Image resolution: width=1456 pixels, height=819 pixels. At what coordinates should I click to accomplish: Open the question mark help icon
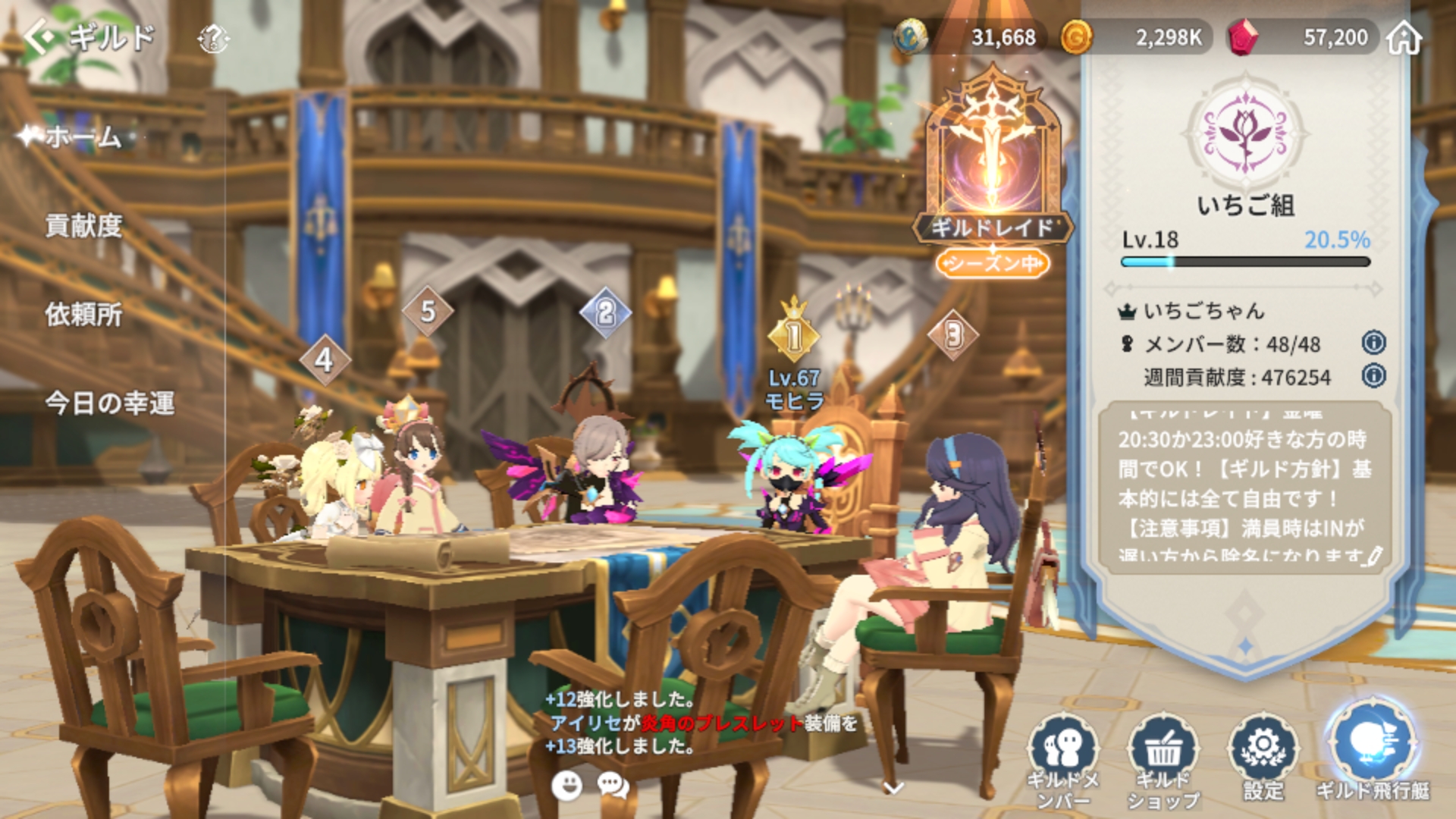(213, 38)
